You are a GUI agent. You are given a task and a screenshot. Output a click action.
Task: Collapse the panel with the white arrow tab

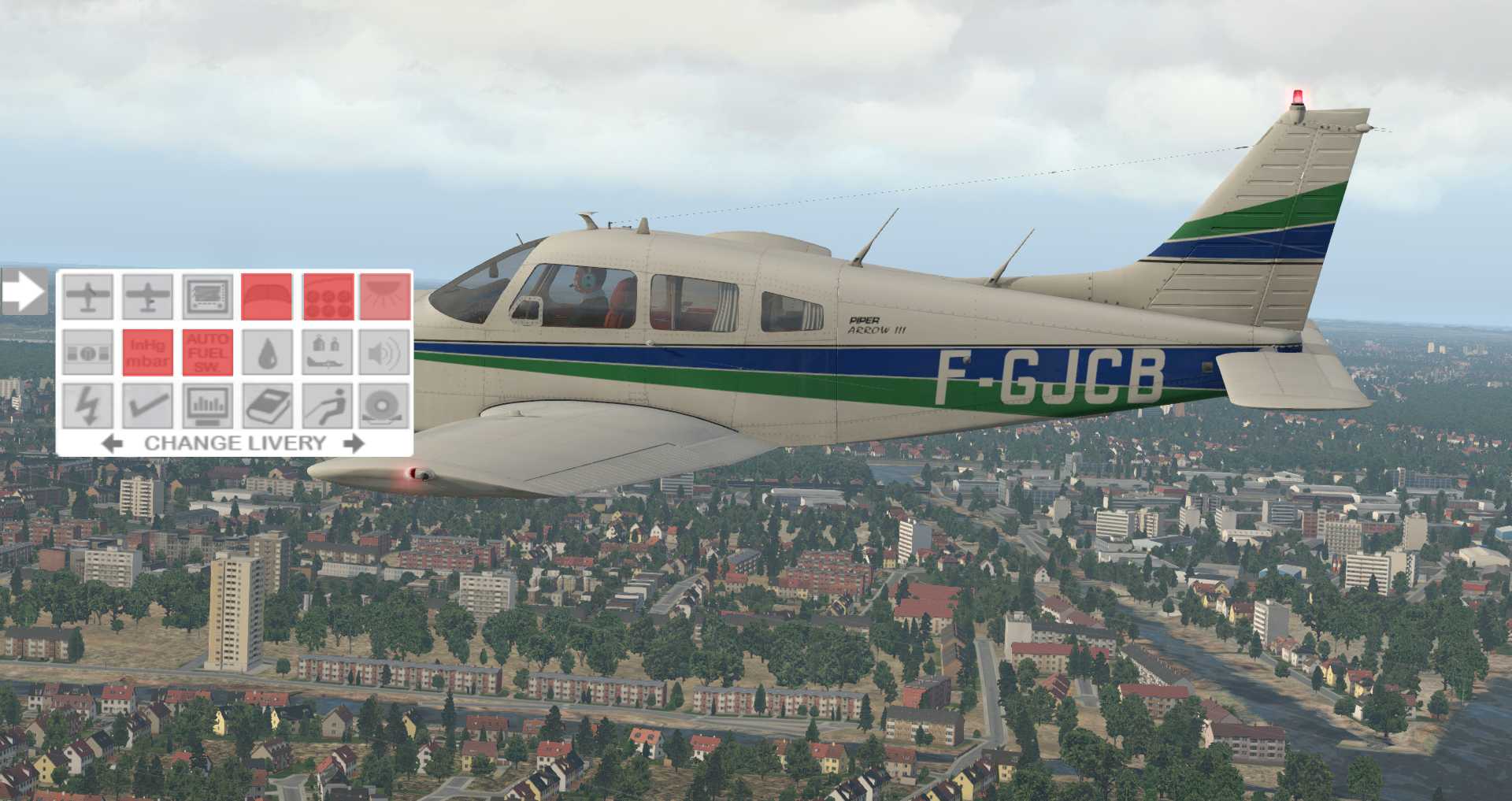tap(24, 292)
